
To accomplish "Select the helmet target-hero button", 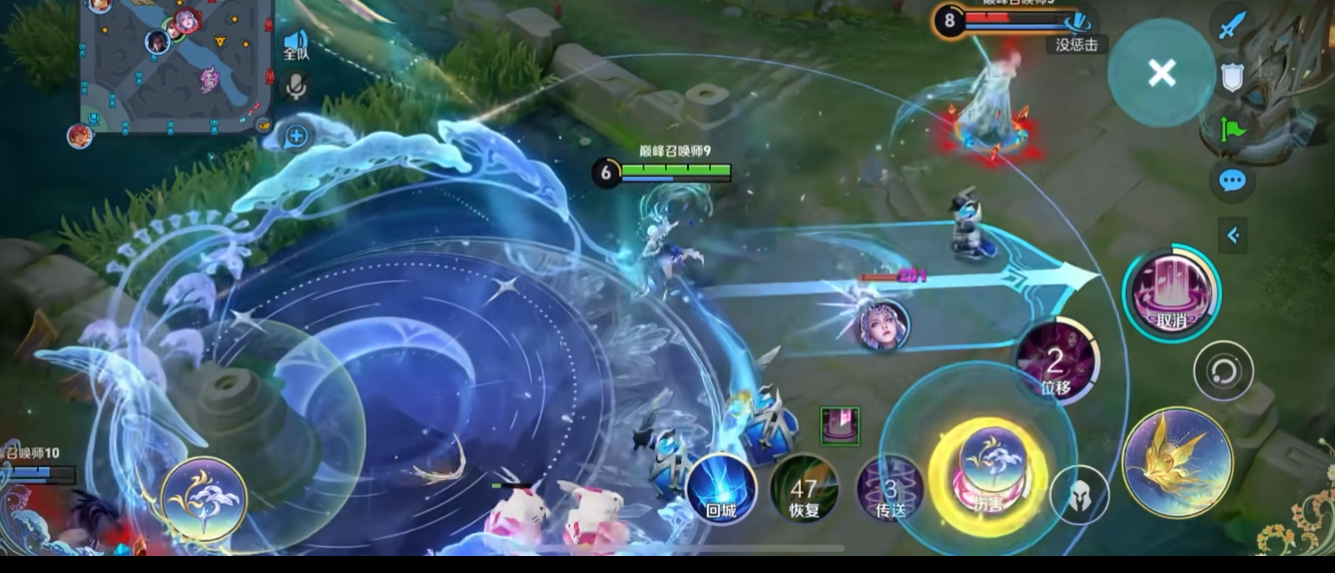I will 1079,494.
